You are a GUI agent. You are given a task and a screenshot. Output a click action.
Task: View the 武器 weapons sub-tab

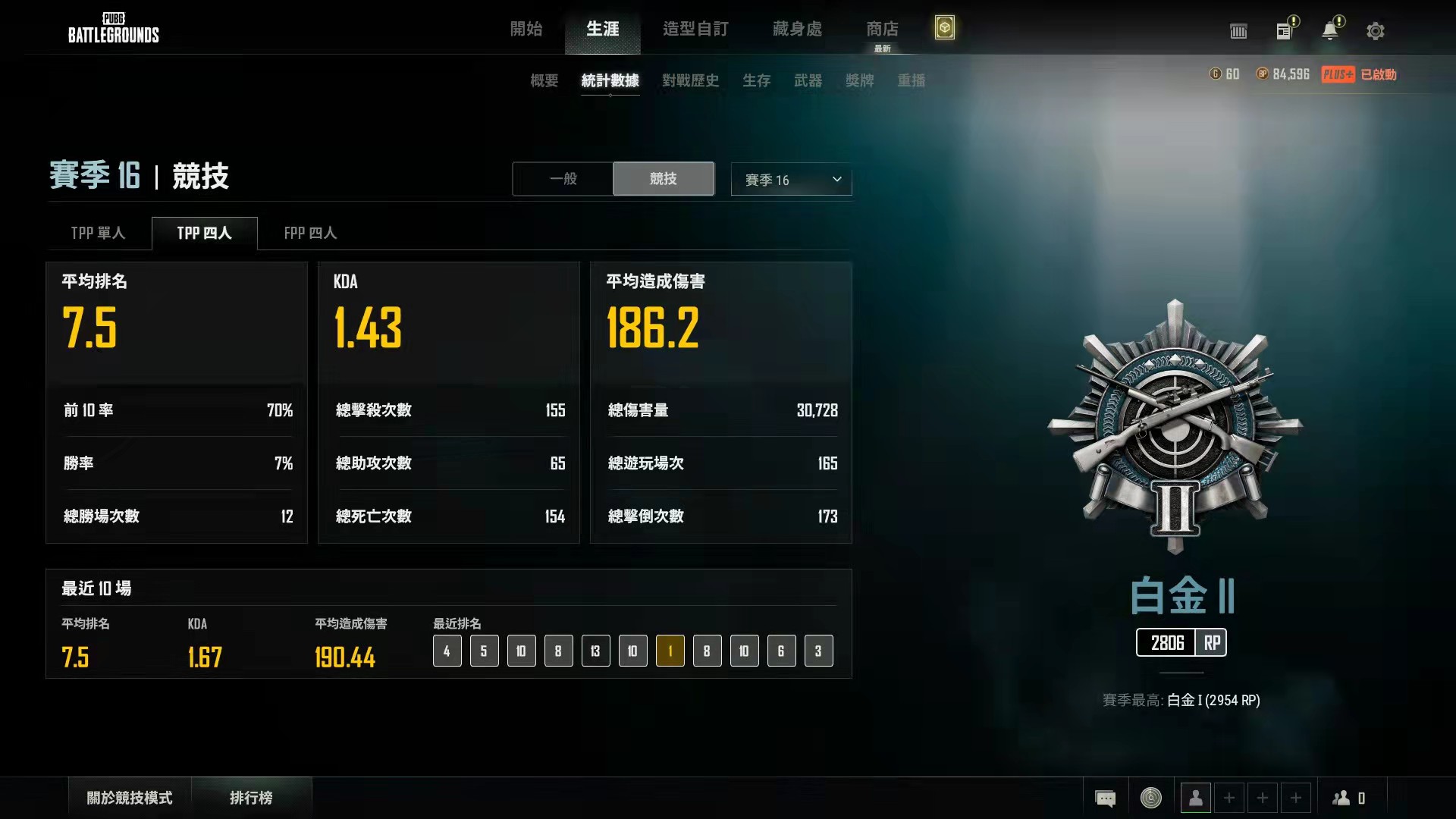click(x=808, y=80)
